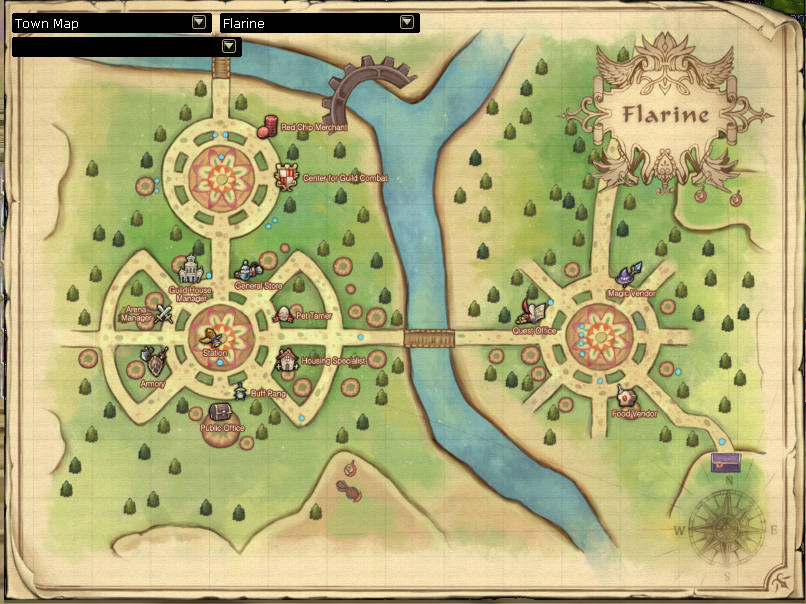Open the Town Map type dropdown
The height and width of the screenshot is (604, 806).
[198, 22]
